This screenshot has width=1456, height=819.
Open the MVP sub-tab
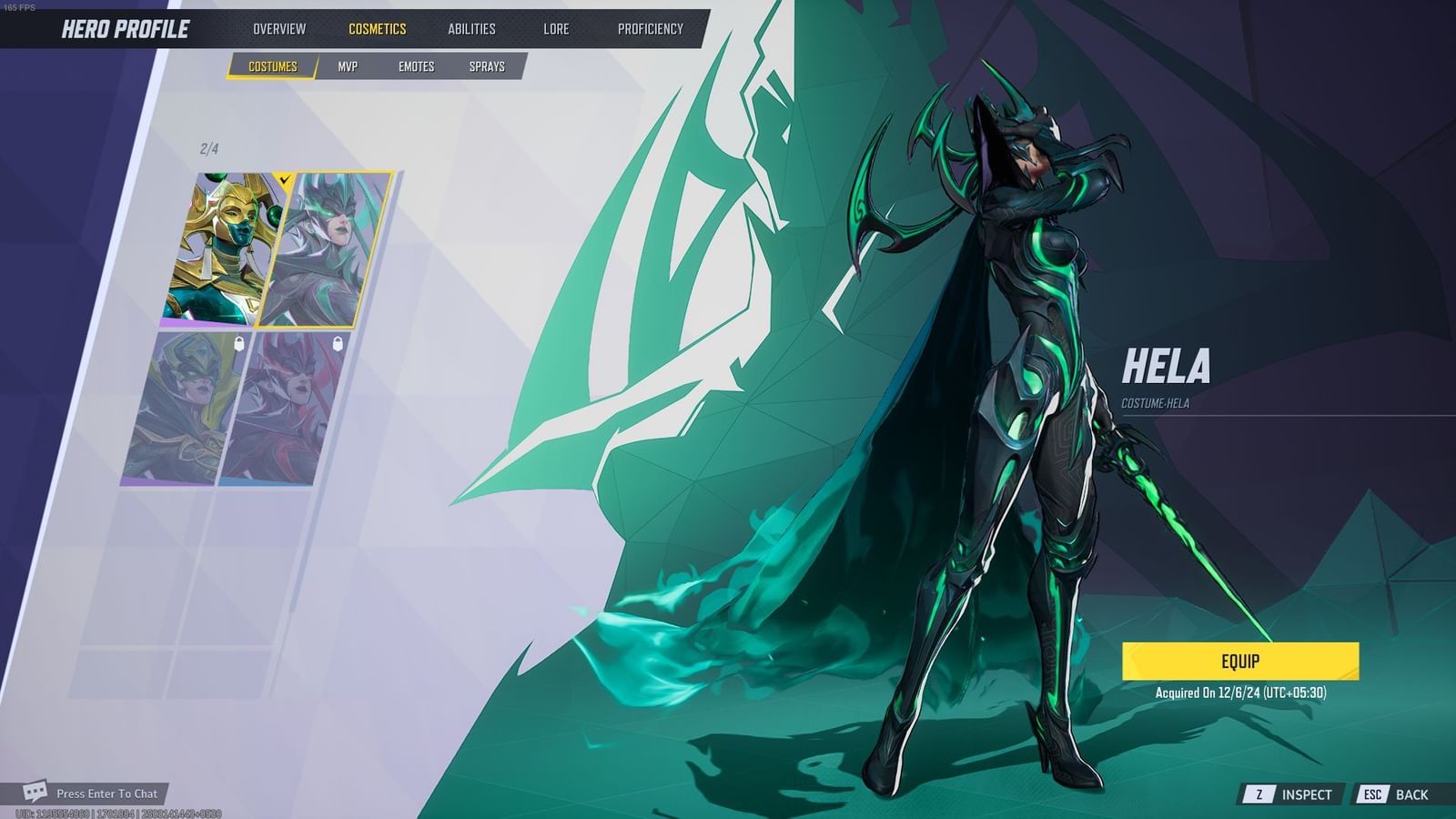click(349, 66)
